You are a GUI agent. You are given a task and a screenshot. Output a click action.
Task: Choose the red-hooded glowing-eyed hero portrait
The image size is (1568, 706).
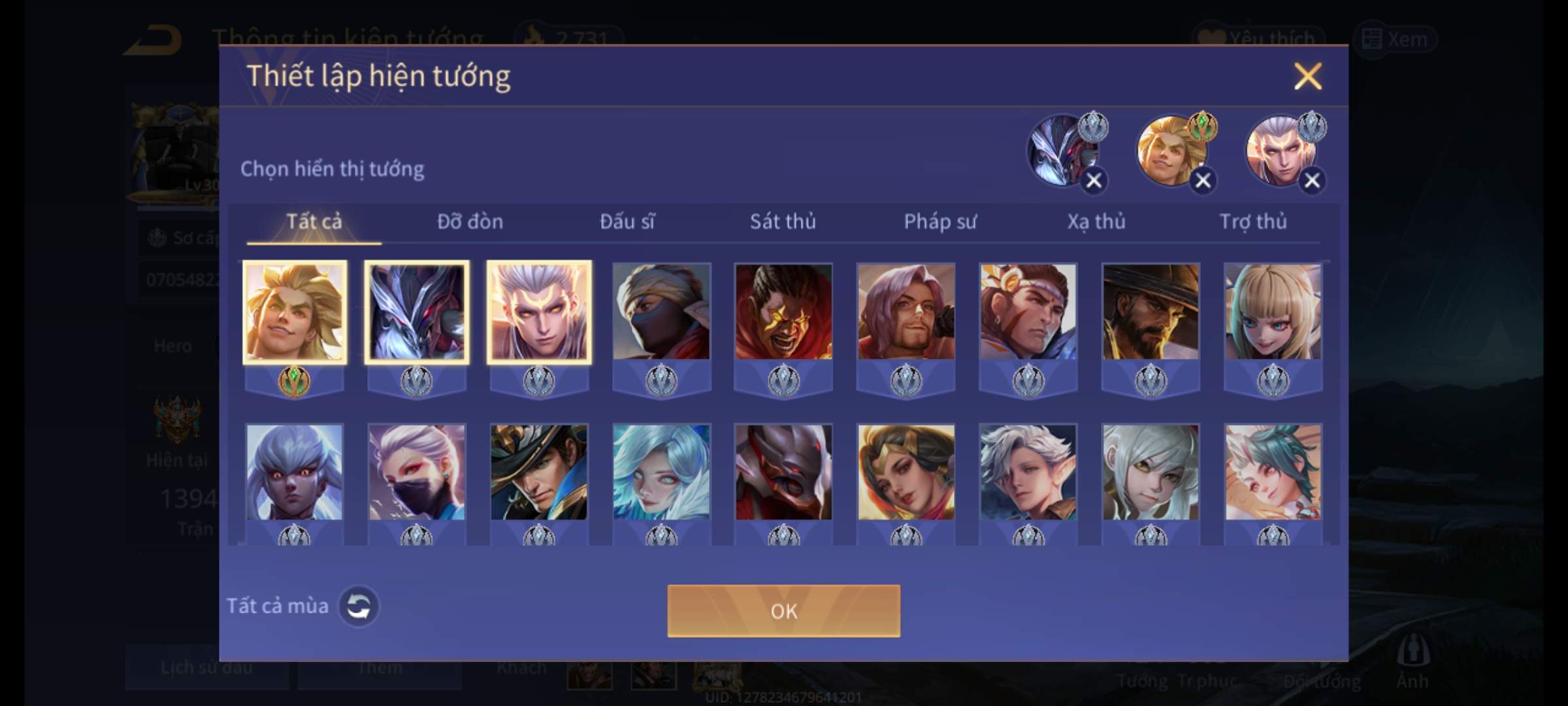tap(783, 312)
